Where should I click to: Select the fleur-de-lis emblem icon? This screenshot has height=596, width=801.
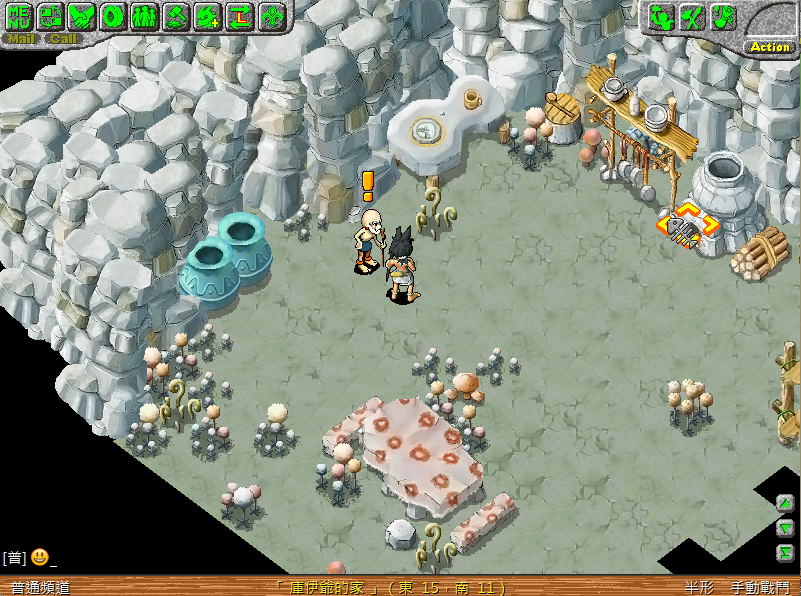[x=271, y=16]
